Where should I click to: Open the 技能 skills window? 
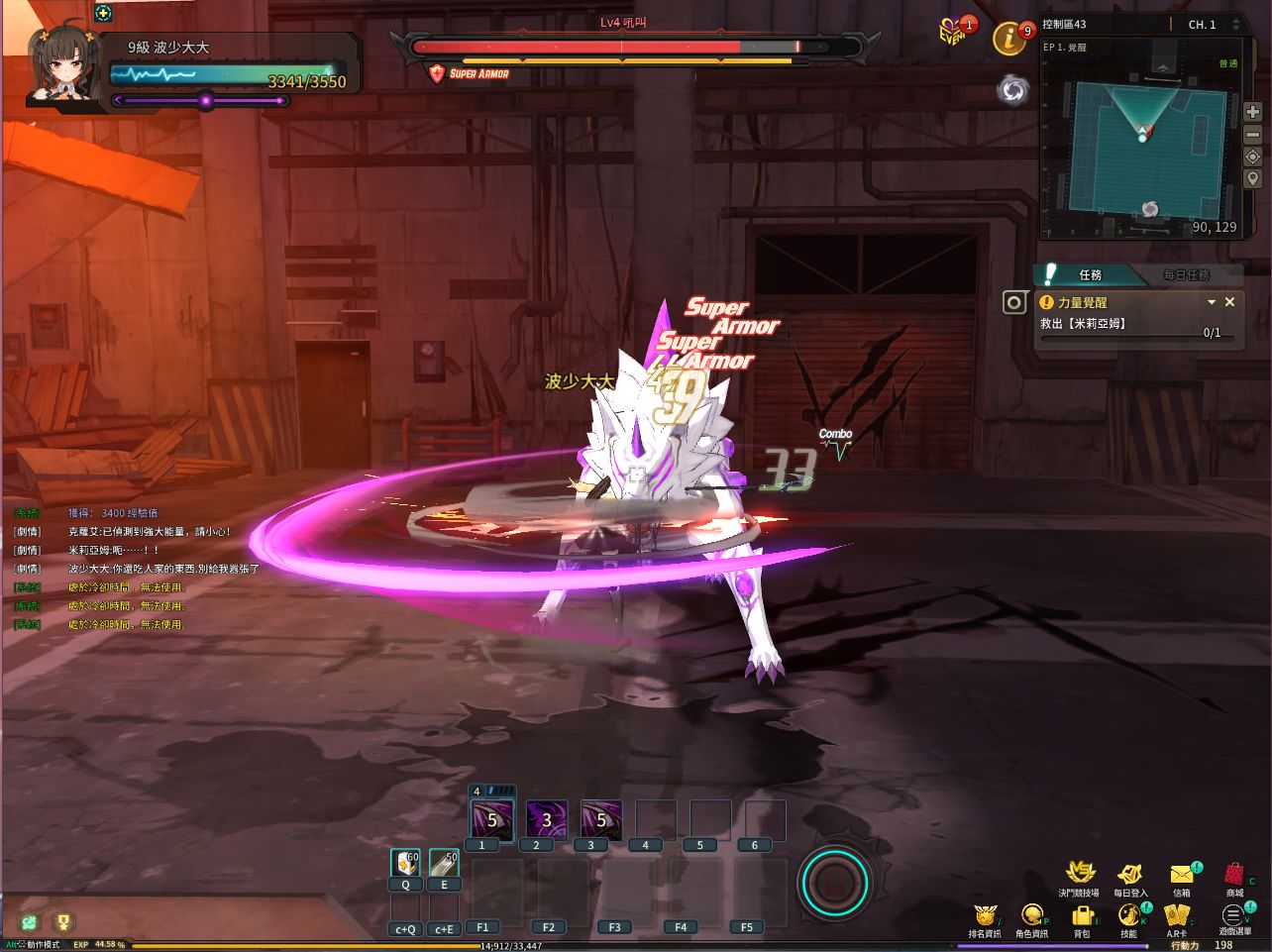(x=1128, y=916)
